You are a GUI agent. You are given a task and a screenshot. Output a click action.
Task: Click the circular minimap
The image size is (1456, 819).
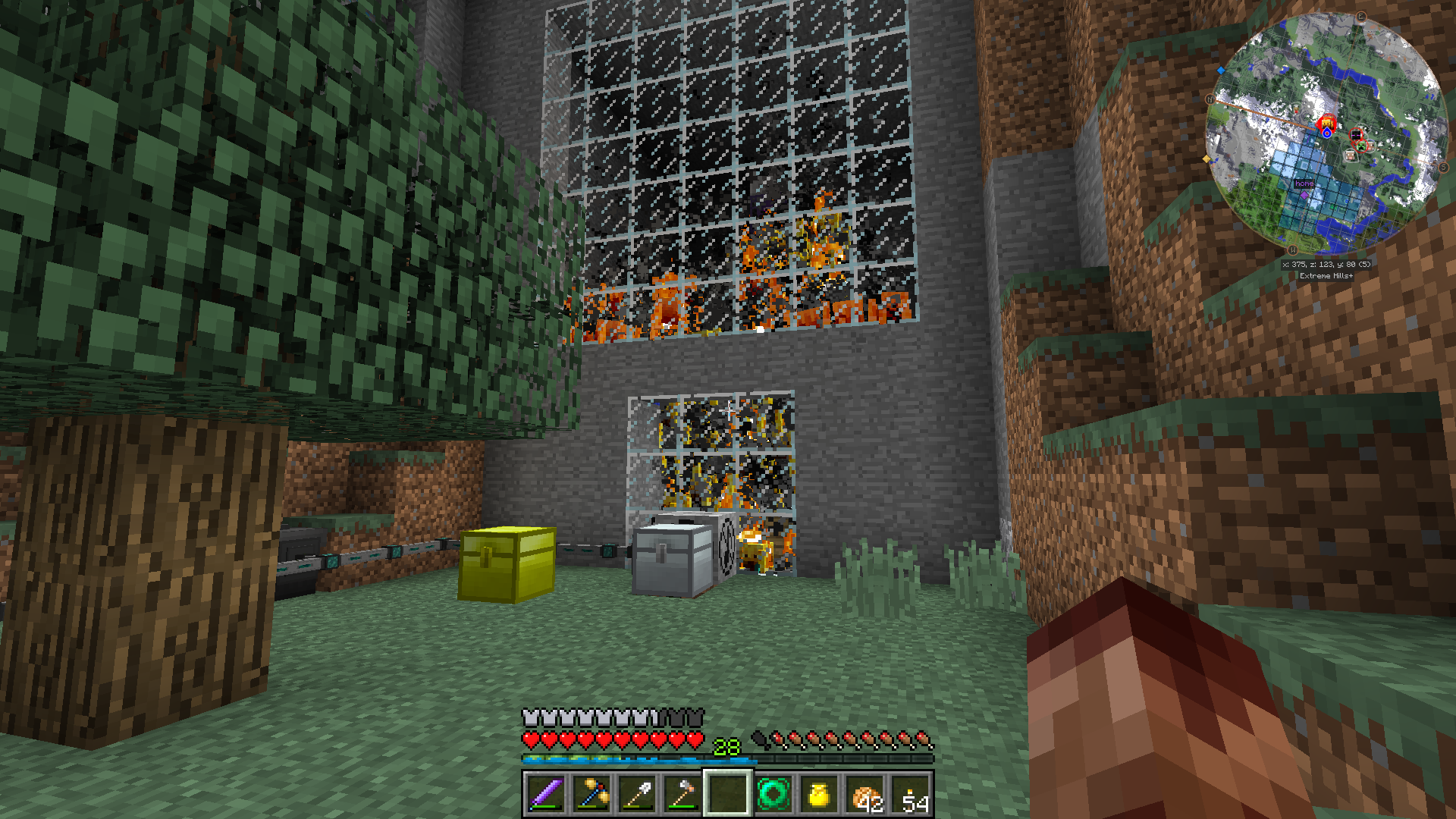coord(1326,133)
